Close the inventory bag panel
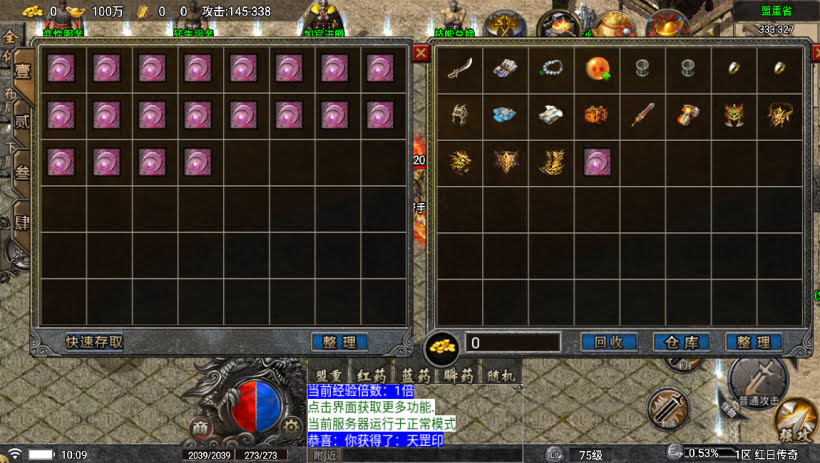Viewport: 820px width, 463px height. coord(815,53)
